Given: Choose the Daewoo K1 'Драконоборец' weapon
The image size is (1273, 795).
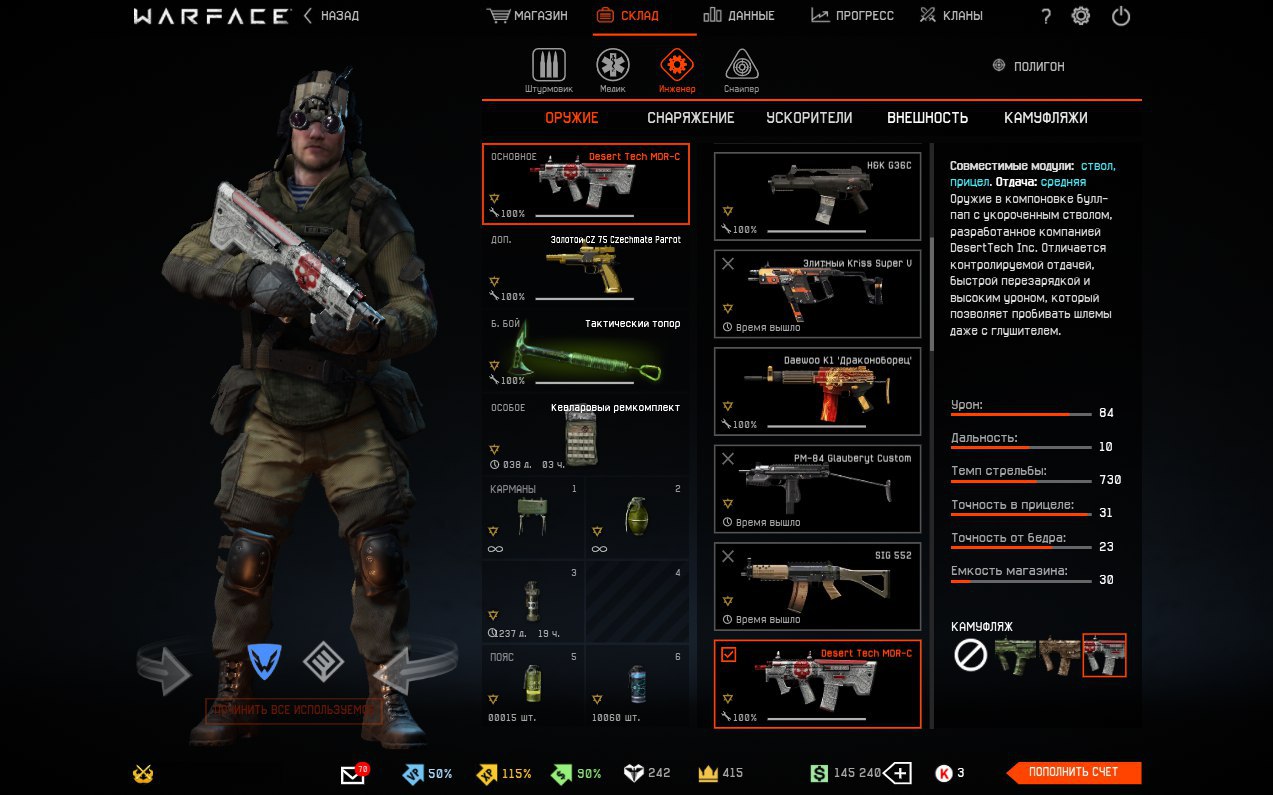Looking at the screenshot, I should pos(817,391).
